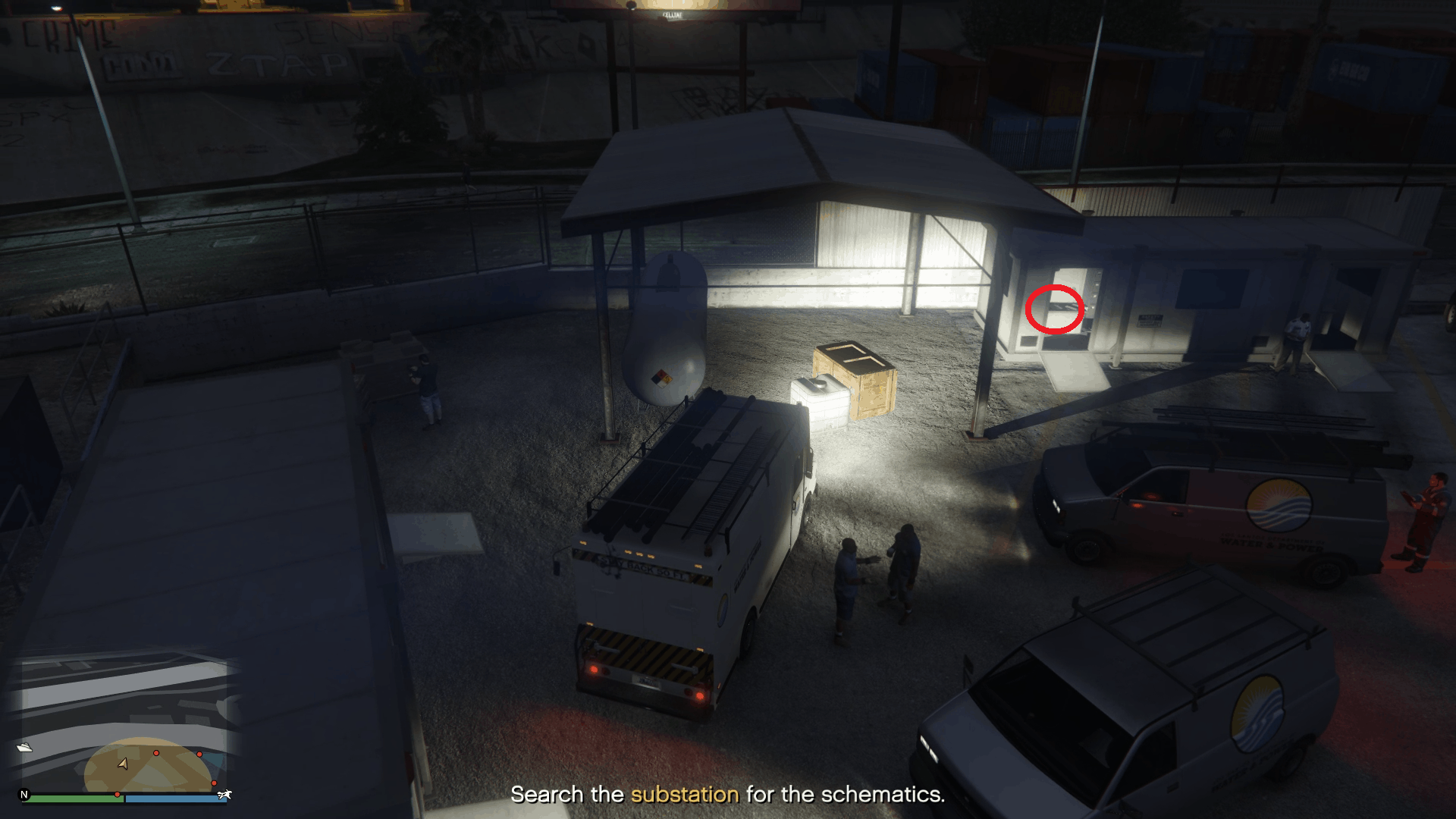Select the North compass marker

(24, 795)
